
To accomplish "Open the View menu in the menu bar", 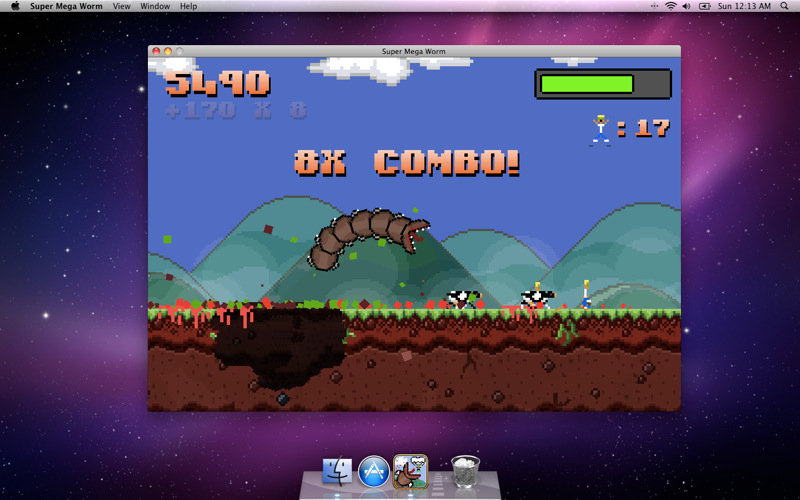I will 121,6.
